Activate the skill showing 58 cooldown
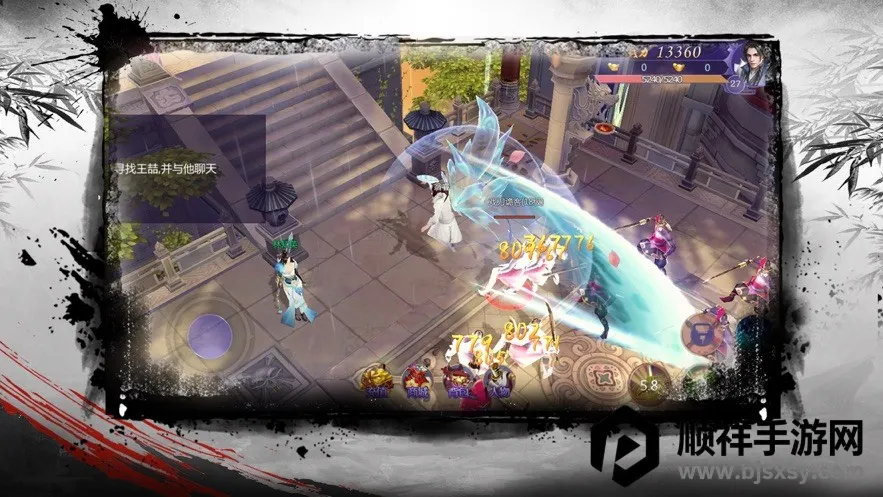This screenshot has width=883, height=497. pos(650,382)
